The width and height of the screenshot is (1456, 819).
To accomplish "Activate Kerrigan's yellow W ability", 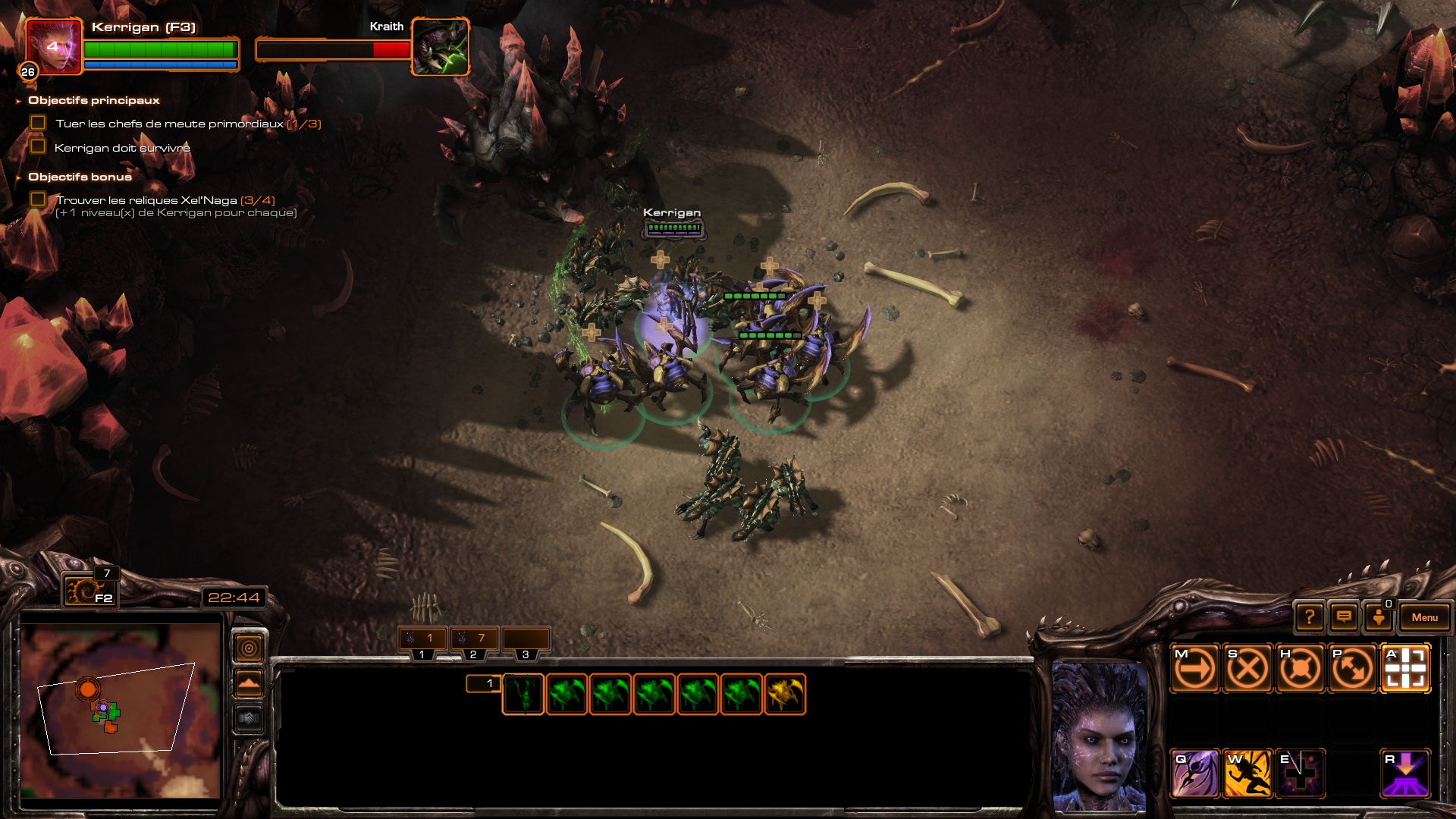I will (1247, 773).
